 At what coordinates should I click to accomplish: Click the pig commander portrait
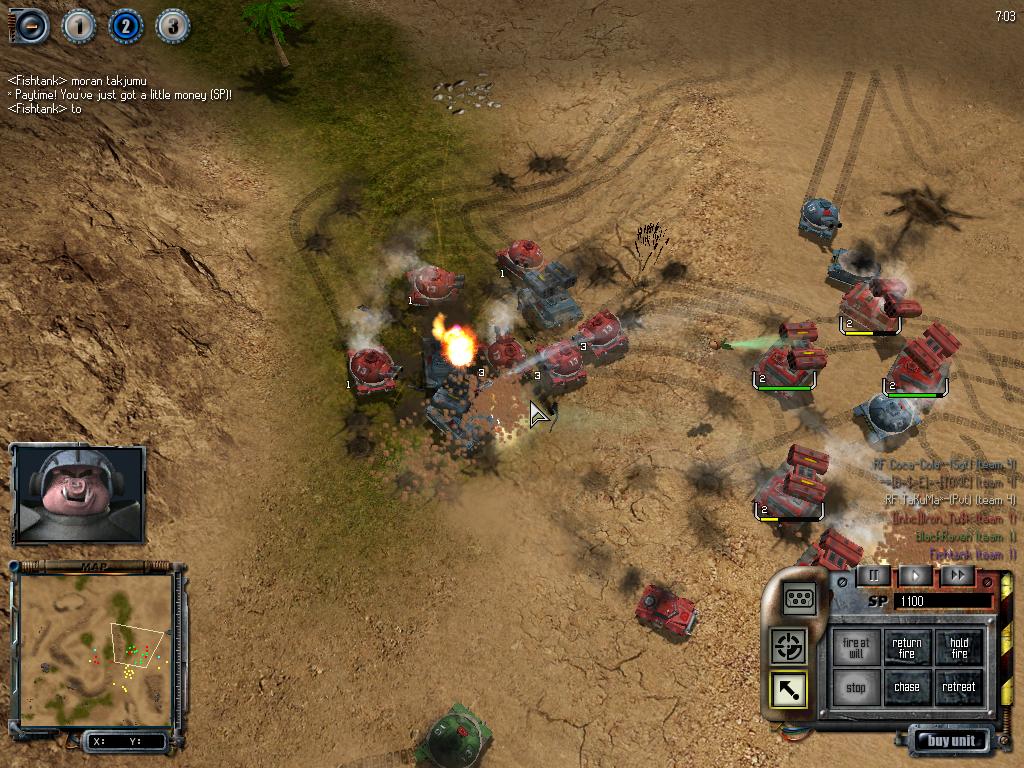(x=78, y=493)
